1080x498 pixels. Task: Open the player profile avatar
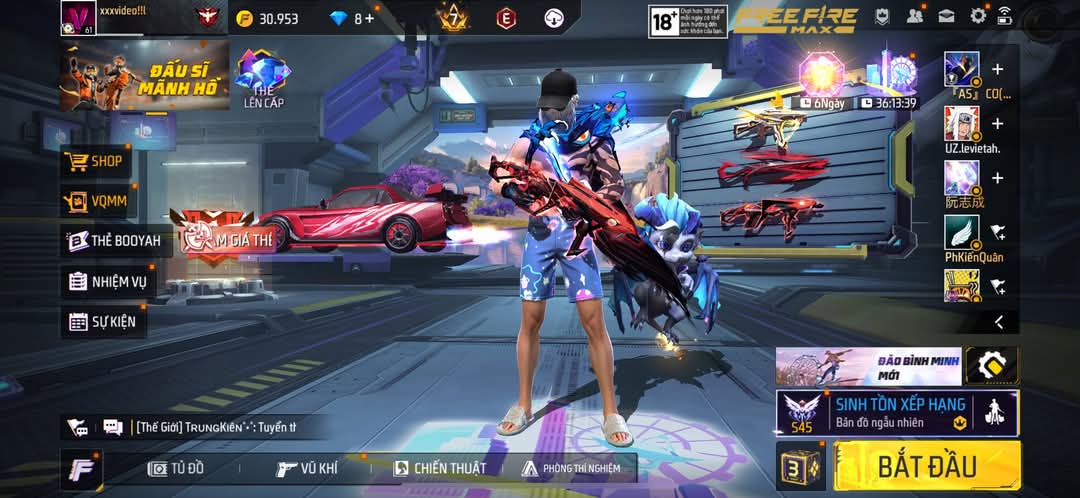click(77, 18)
